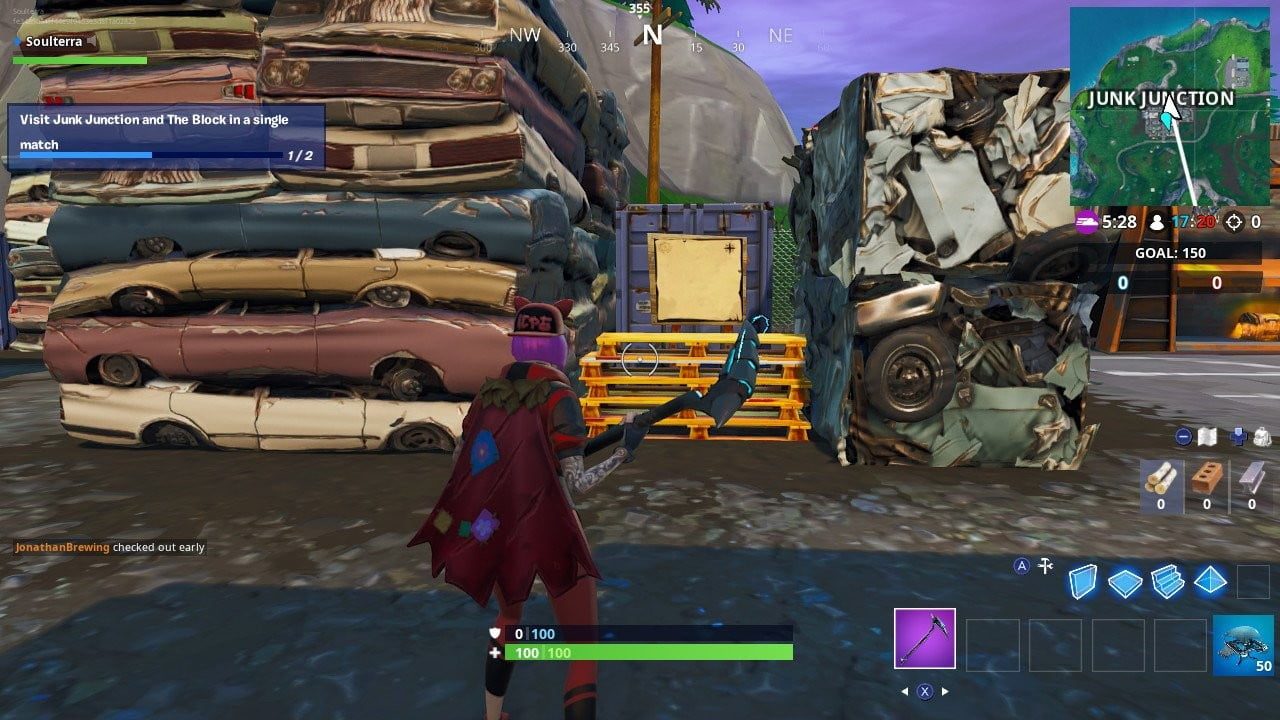The height and width of the screenshot is (720, 1280).
Task: Select the glider item with 50 charges
Action: coord(1243,645)
